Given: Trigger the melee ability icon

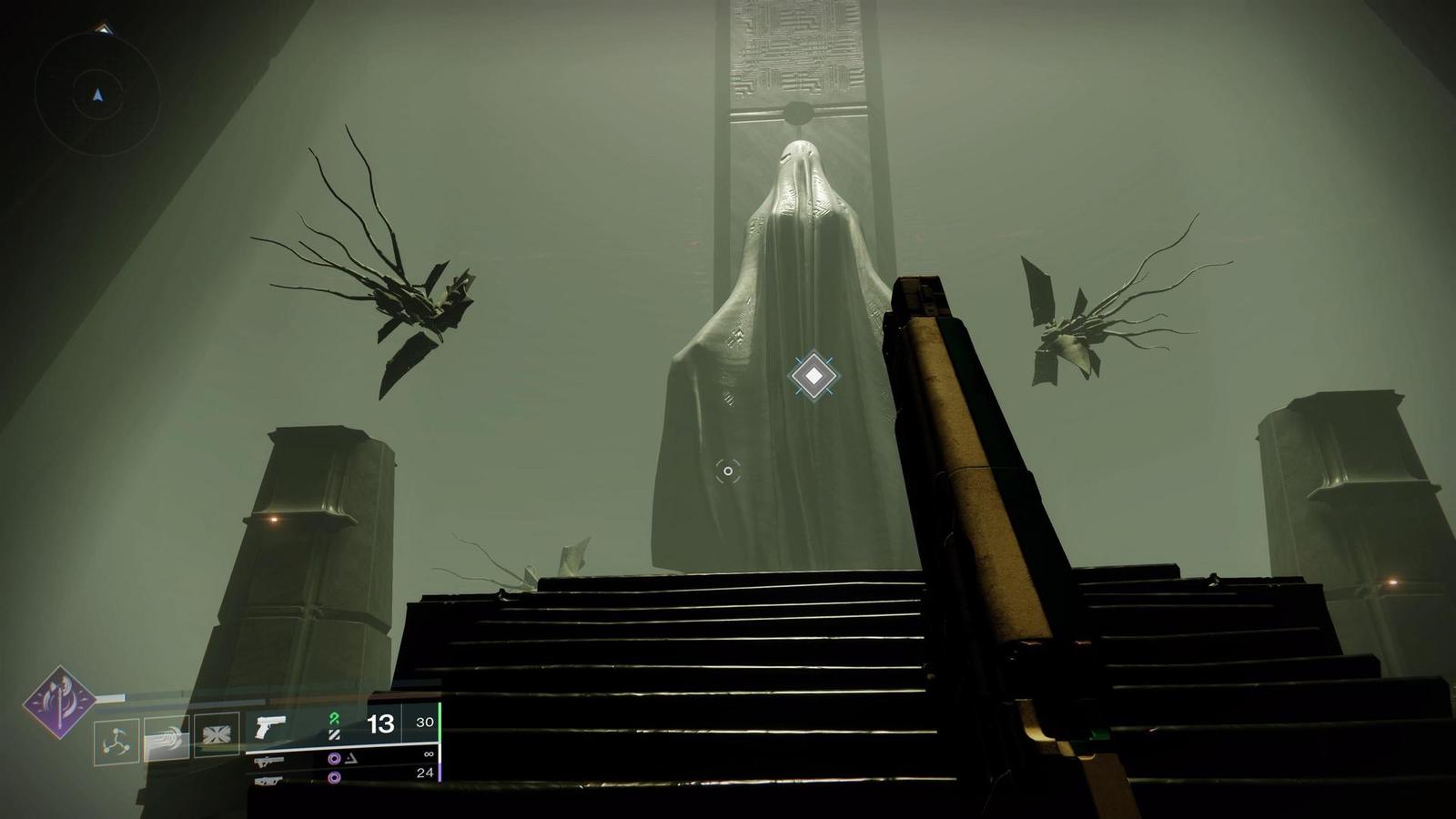Looking at the screenshot, I should [x=167, y=736].
